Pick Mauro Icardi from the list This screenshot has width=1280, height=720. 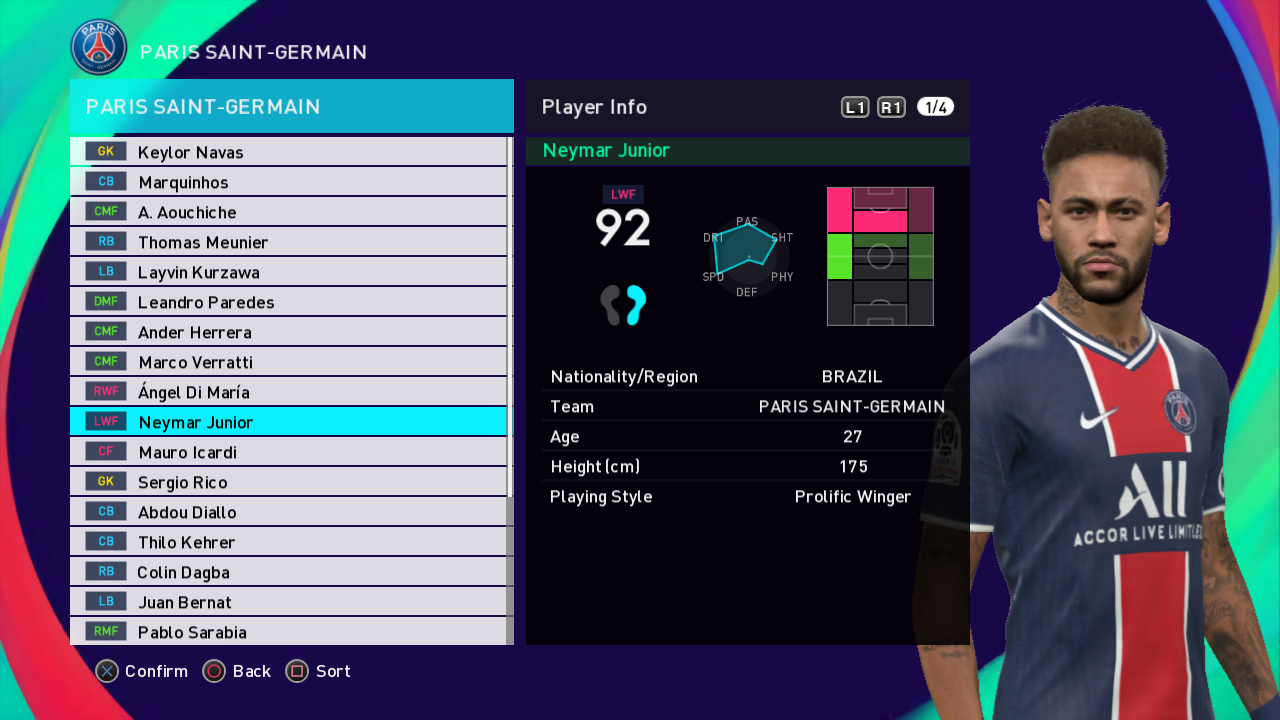(x=288, y=452)
